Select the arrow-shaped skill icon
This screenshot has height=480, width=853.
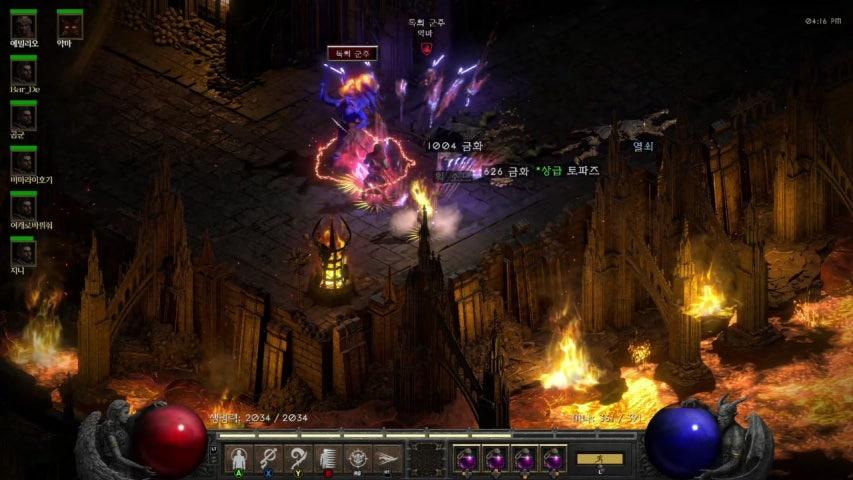(388, 458)
